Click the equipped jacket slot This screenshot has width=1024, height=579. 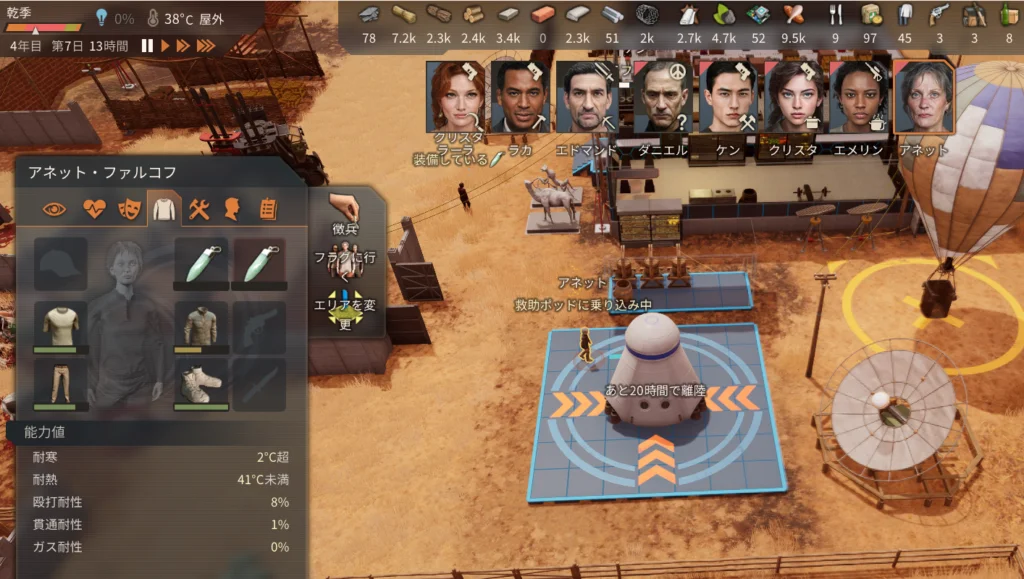(x=201, y=325)
